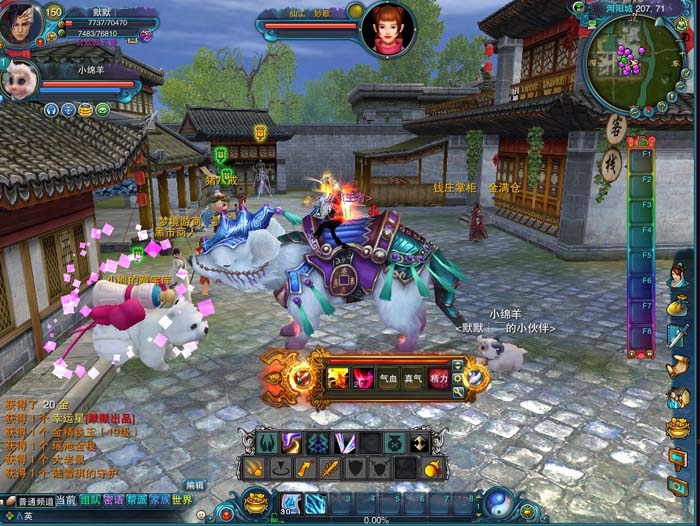The width and height of the screenshot is (700, 526).
Task: Click the 真气 button on the mount bar
Action: pyautogui.click(x=413, y=378)
